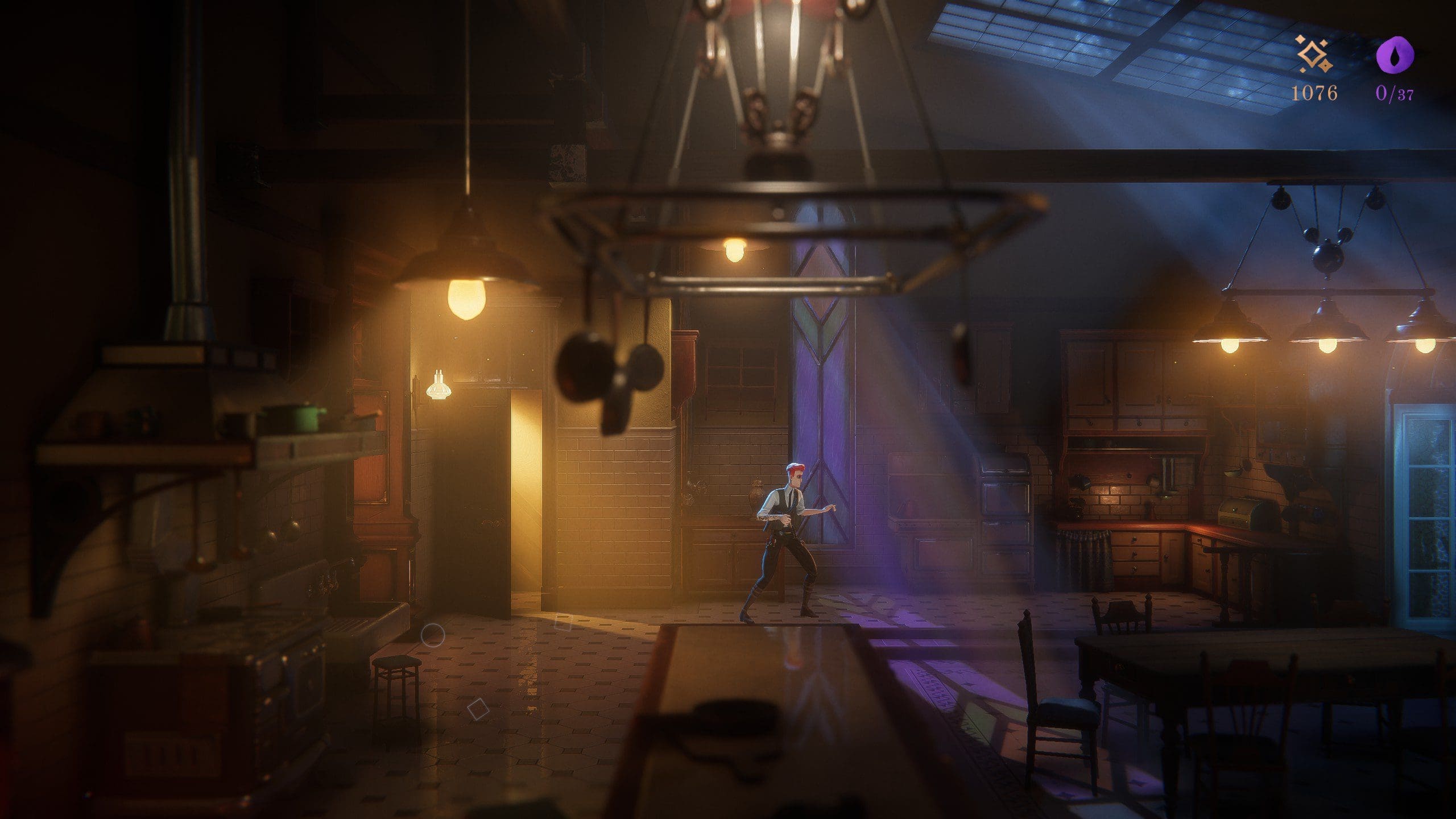The height and width of the screenshot is (819, 1456).
Task: Click the gold sparkle currency icon
Action: pos(1314,55)
